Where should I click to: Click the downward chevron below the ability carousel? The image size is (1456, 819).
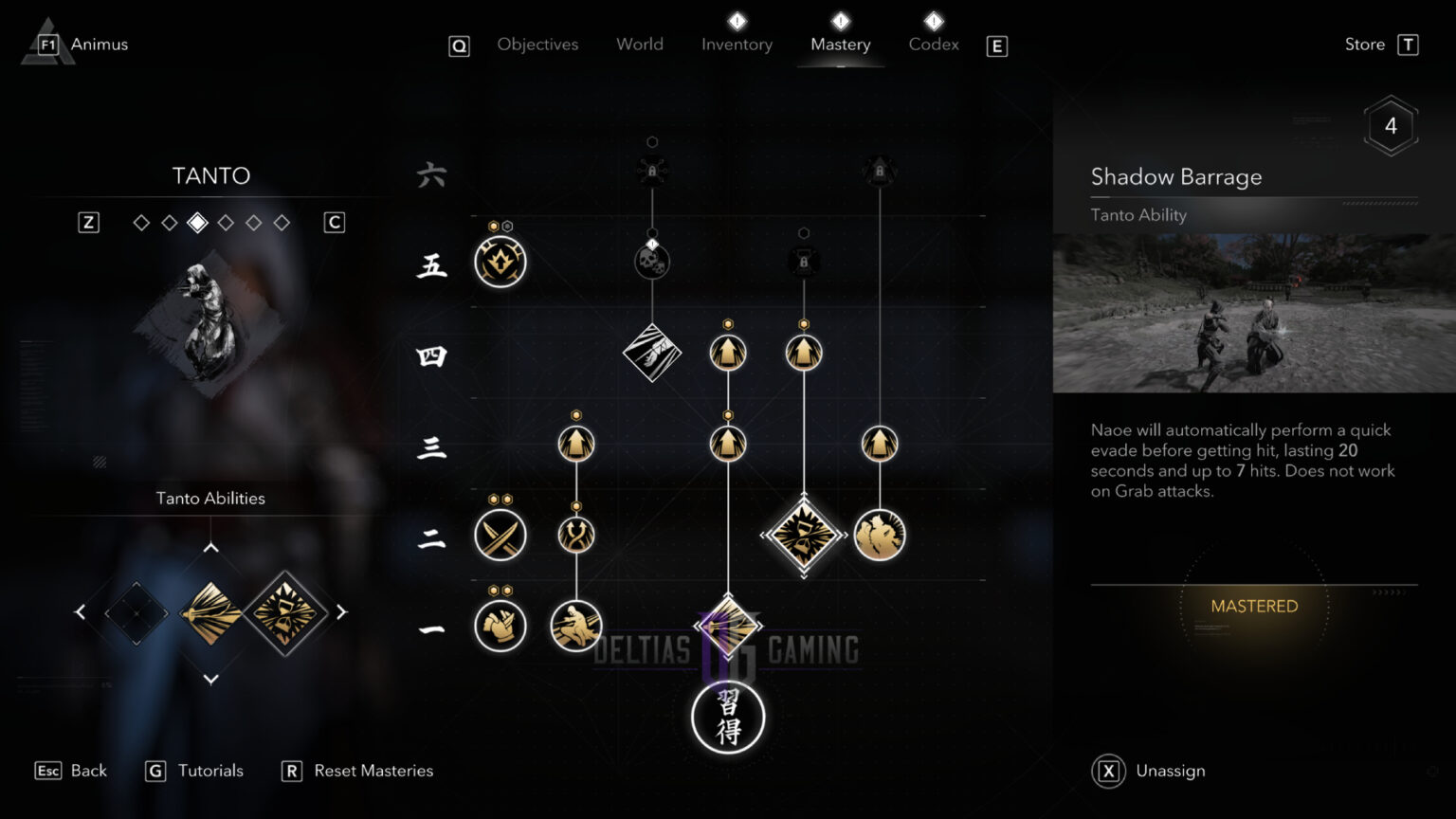pyautogui.click(x=210, y=679)
